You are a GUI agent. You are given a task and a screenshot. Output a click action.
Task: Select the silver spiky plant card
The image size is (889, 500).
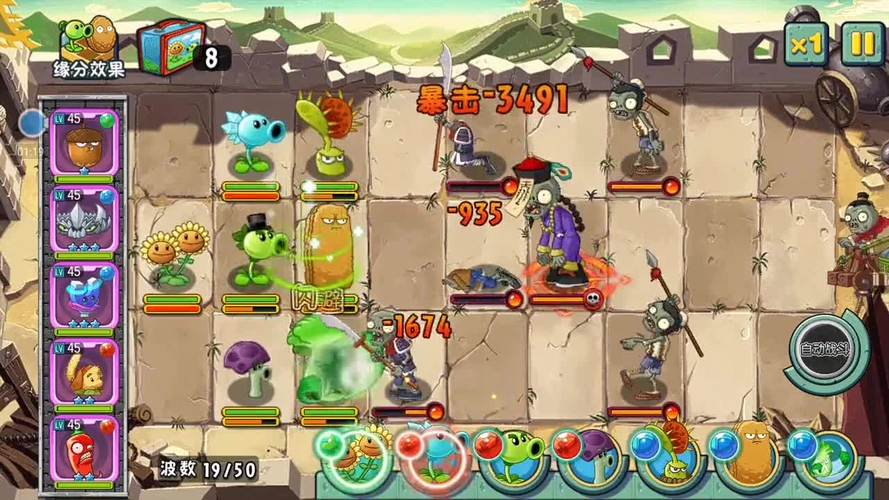coord(84,220)
